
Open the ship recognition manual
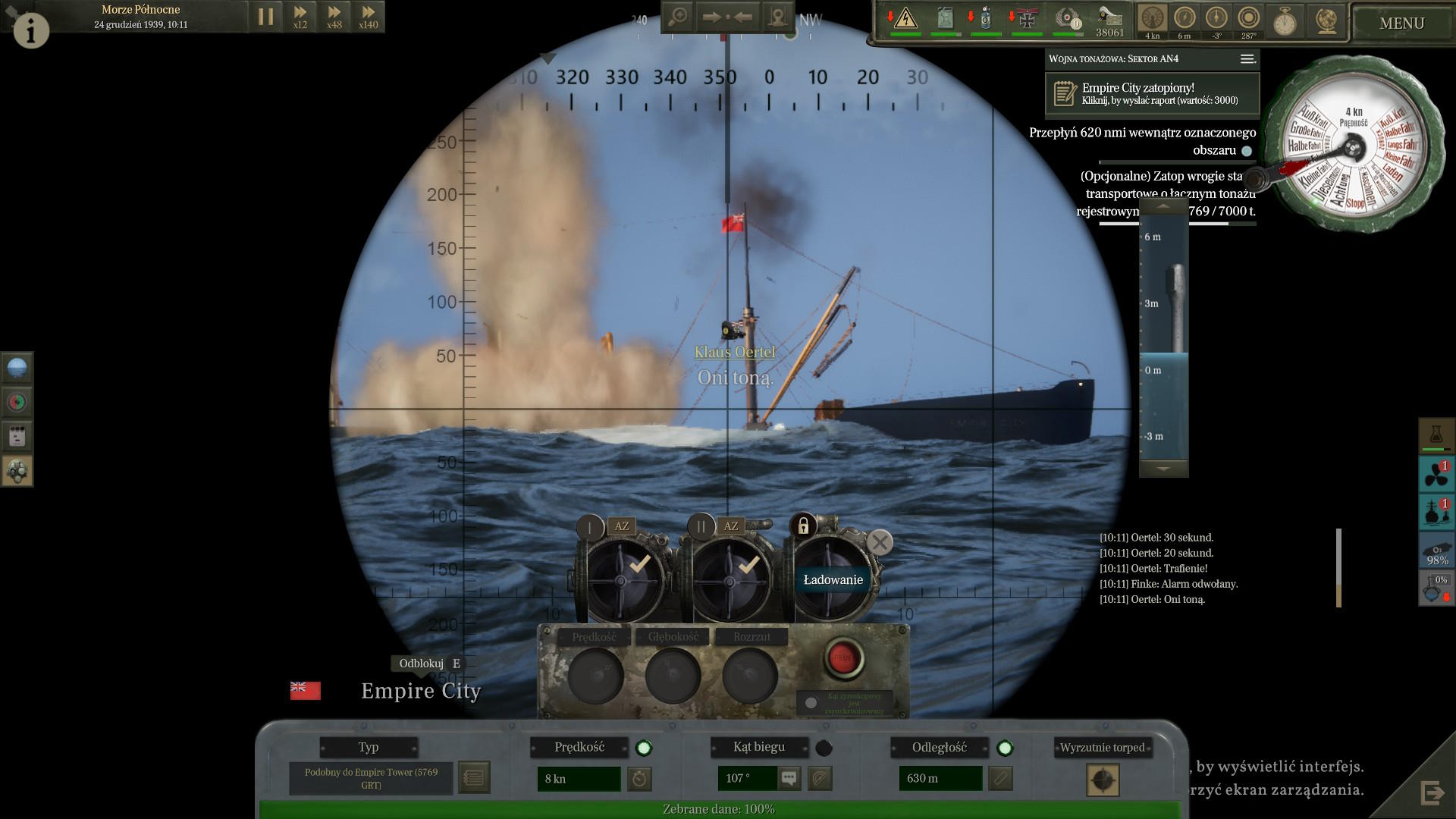point(474,778)
